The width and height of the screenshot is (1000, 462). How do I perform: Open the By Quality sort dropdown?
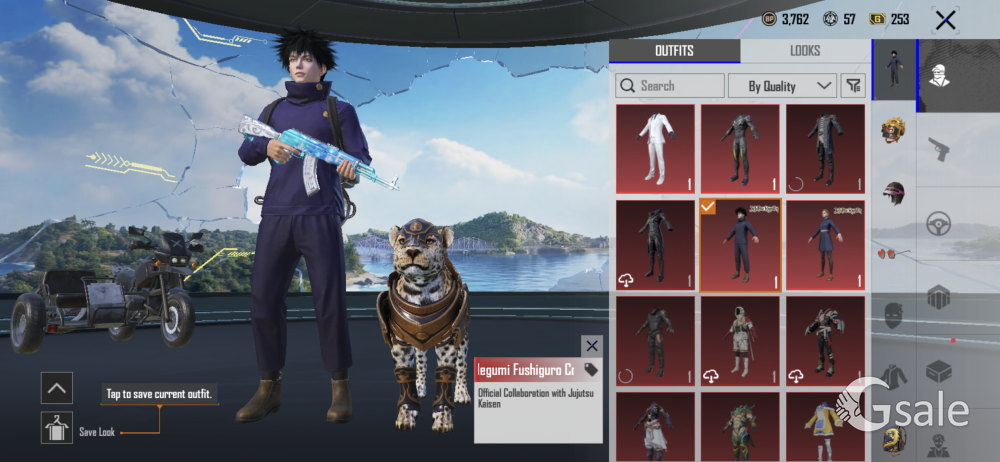(782, 86)
